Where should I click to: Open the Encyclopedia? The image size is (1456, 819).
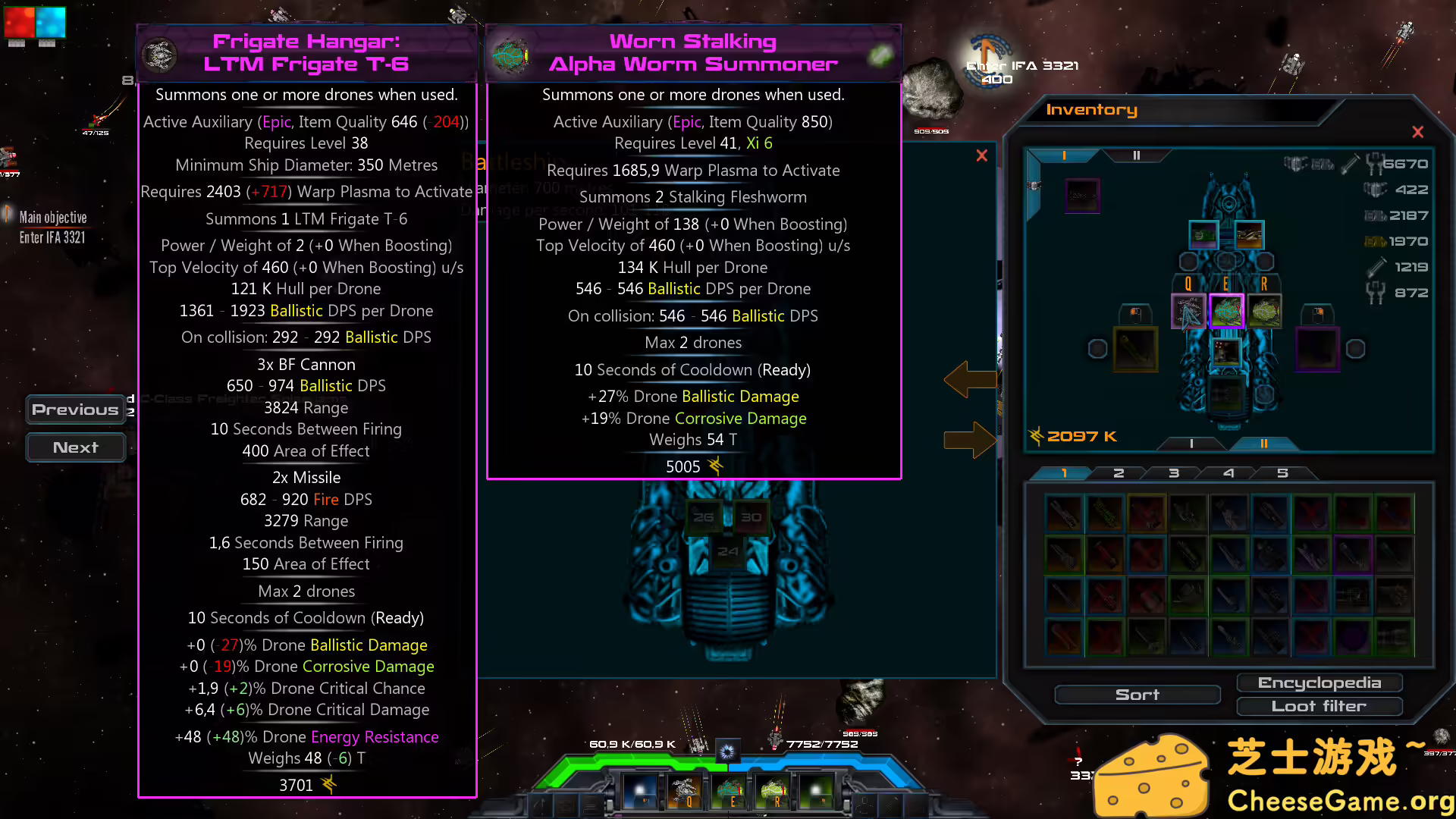pyautogui.click(x=1319, y=682)
